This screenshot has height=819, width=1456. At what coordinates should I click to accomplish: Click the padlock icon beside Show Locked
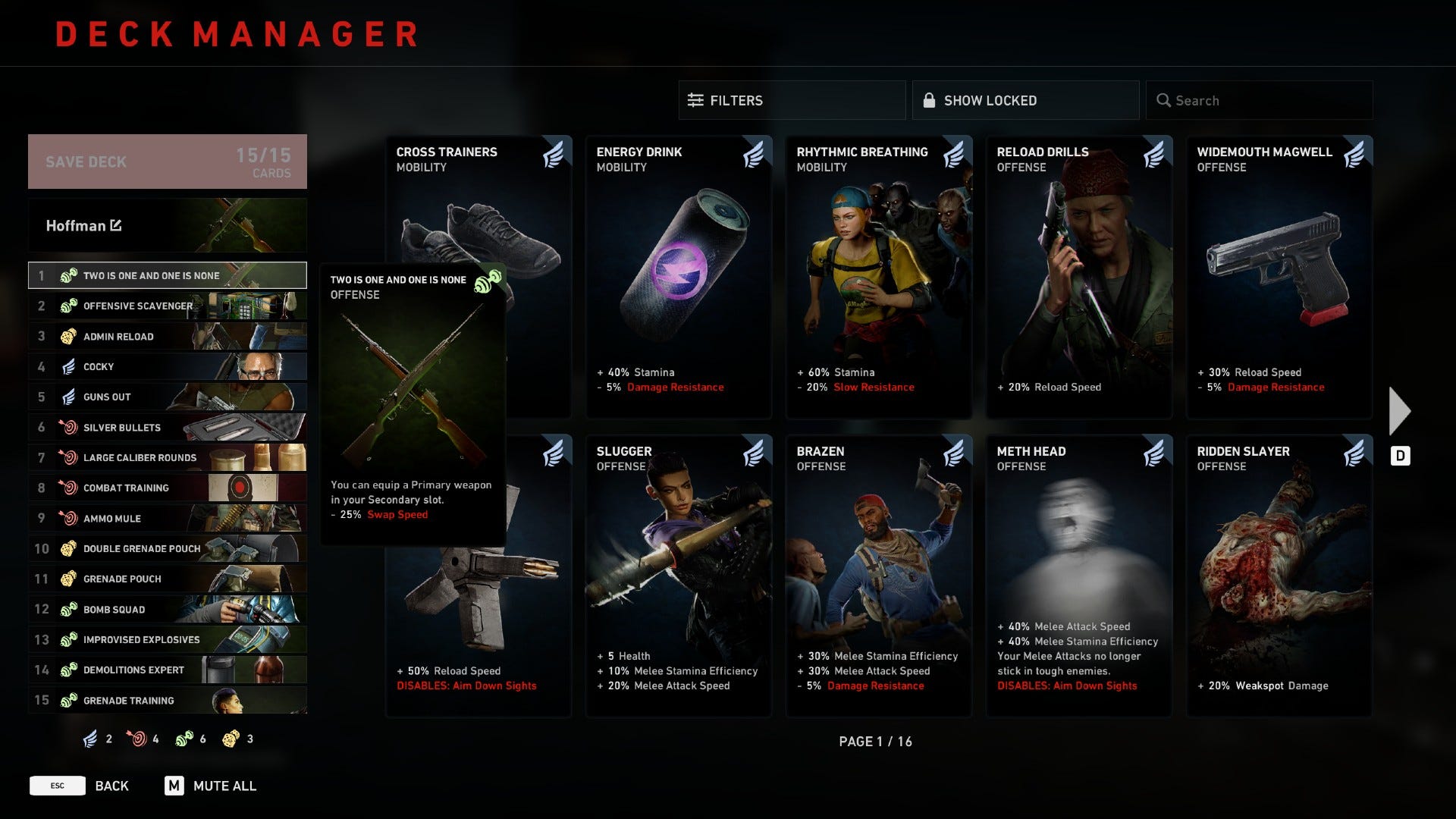pos(929,99)
